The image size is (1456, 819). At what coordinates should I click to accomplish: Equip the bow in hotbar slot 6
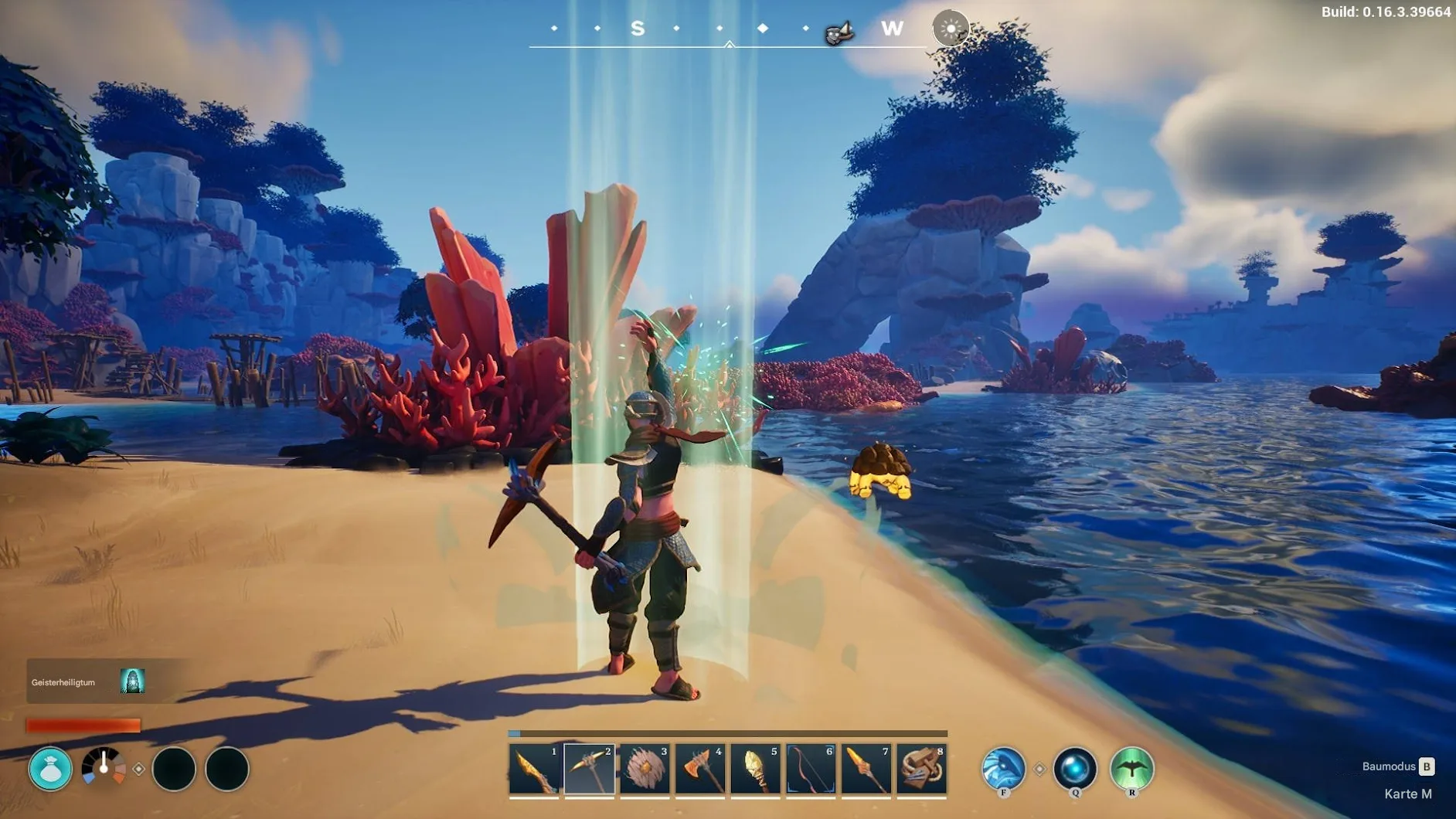click(811, 770)
